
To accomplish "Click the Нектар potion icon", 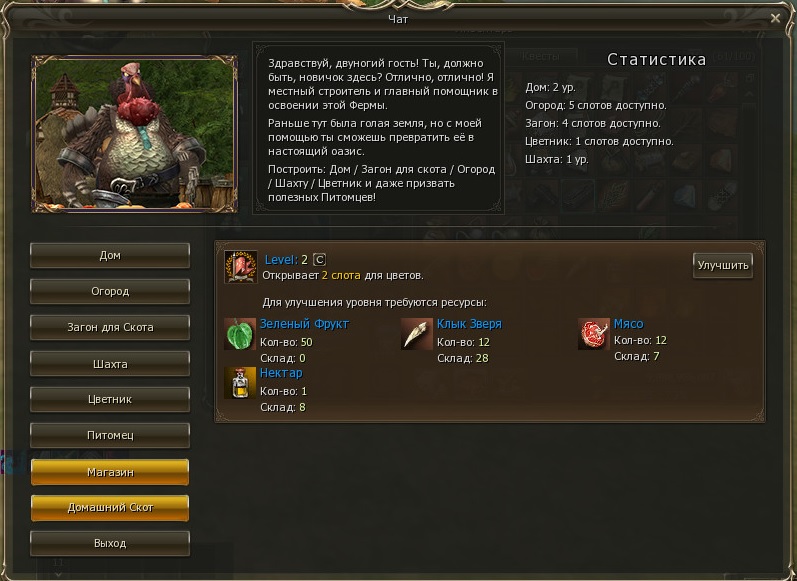I will coord(240,383).
